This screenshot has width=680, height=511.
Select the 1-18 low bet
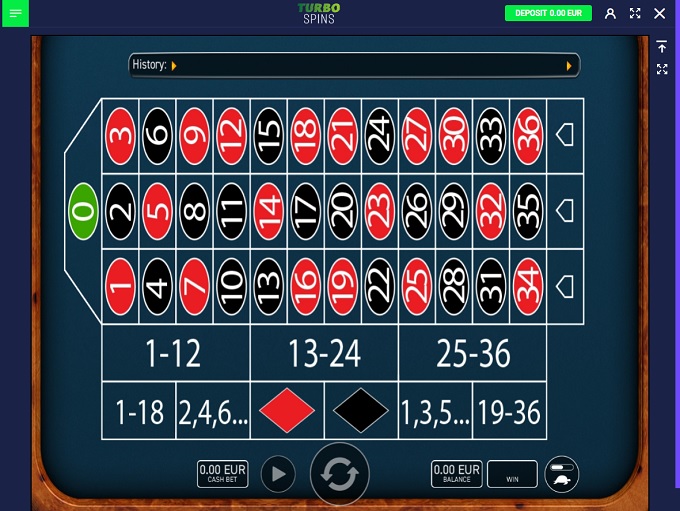pos(139,411)
